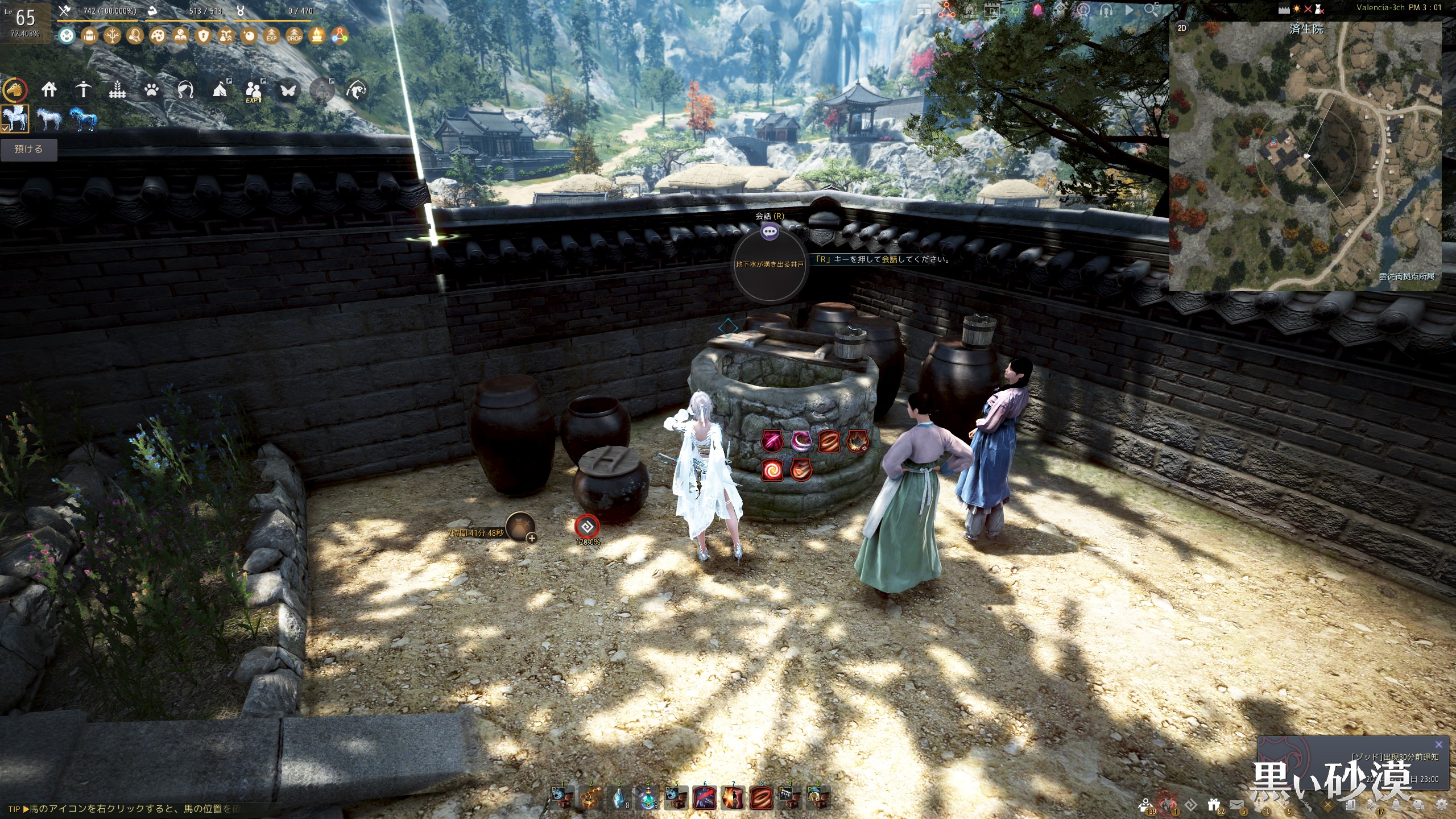The width and height of the screenshot is (1456, 819).
Task: Select the winged white horse portrait
Action: (x=15, y=119)
